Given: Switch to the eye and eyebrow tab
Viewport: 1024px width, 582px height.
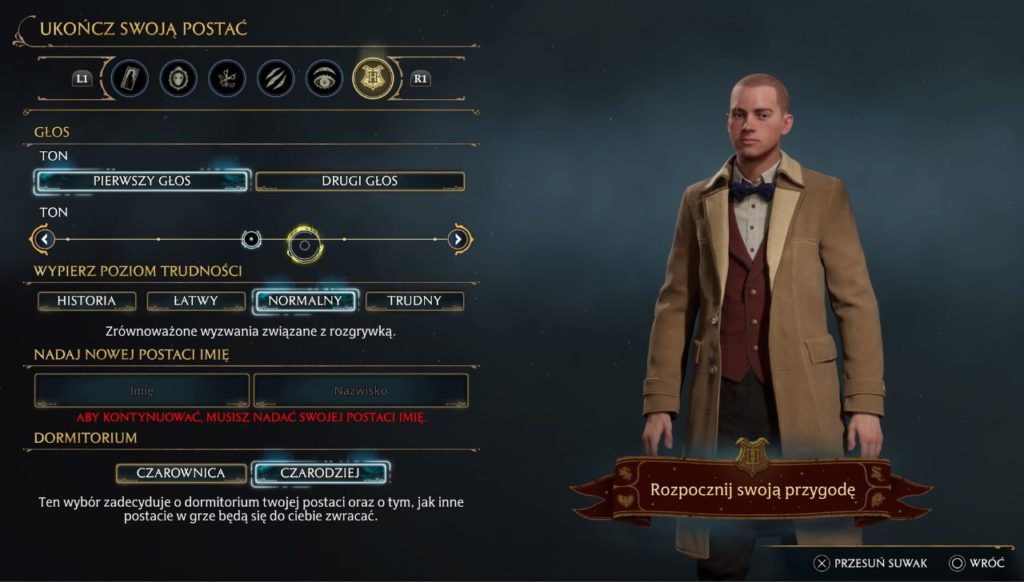Looking at the screenshot, I should click(323, 78).
